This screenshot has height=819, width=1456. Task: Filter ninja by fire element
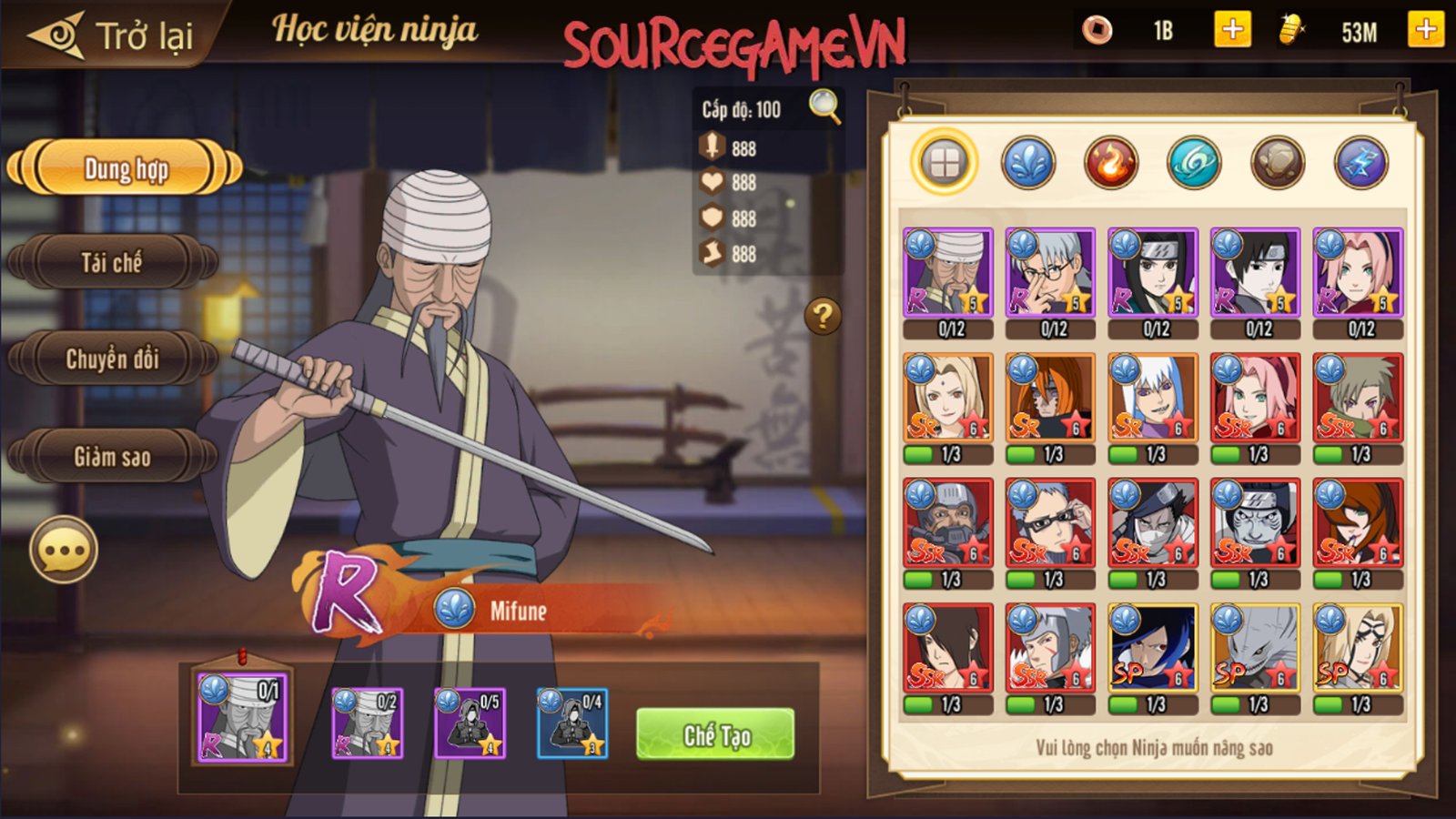click(1110, 164)
